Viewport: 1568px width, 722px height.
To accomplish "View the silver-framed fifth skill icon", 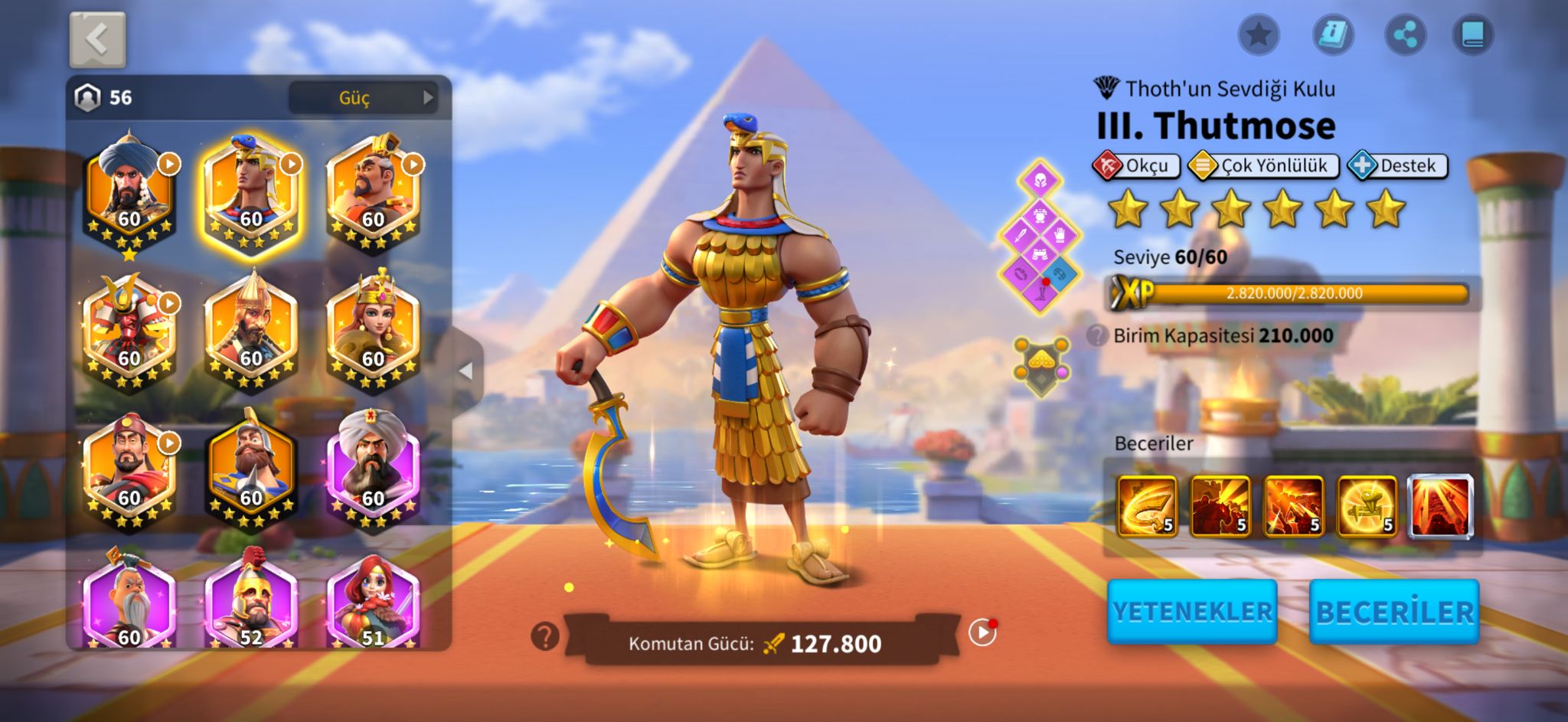I will 1440,505.
